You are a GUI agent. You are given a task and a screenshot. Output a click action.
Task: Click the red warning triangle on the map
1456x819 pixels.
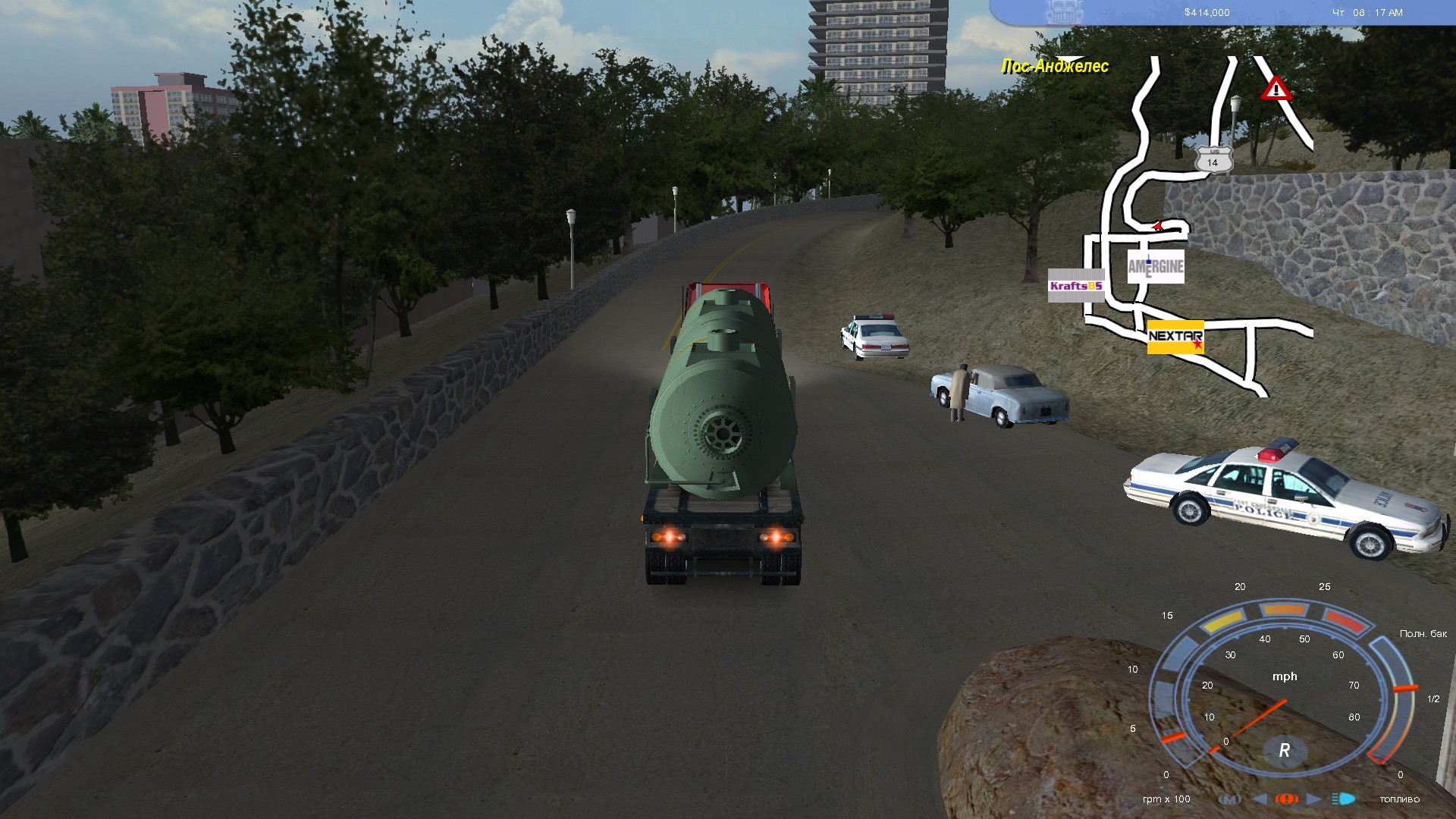pos(1276,89)
